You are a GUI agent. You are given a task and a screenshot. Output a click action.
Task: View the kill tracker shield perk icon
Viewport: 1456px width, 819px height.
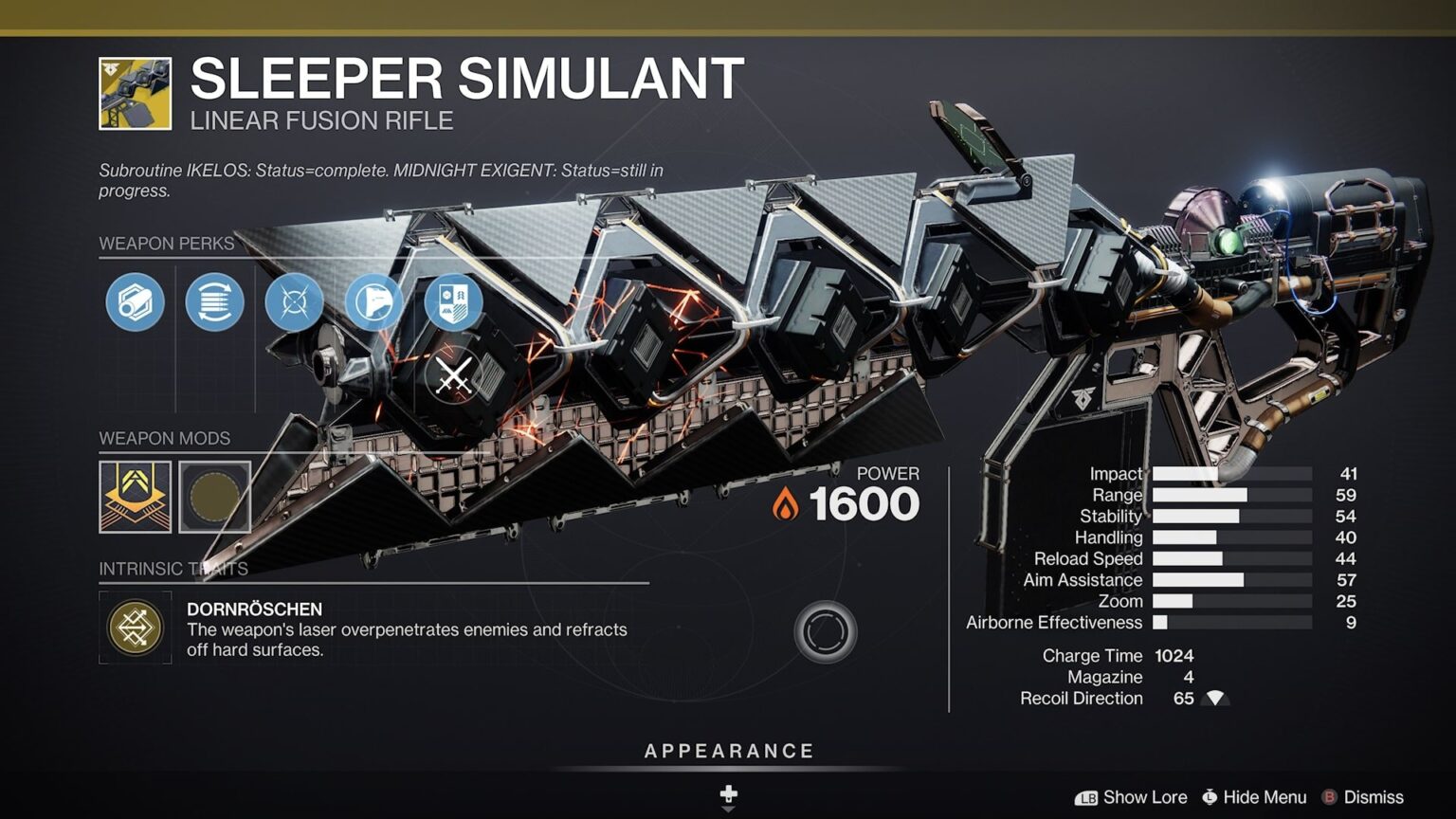452,302
